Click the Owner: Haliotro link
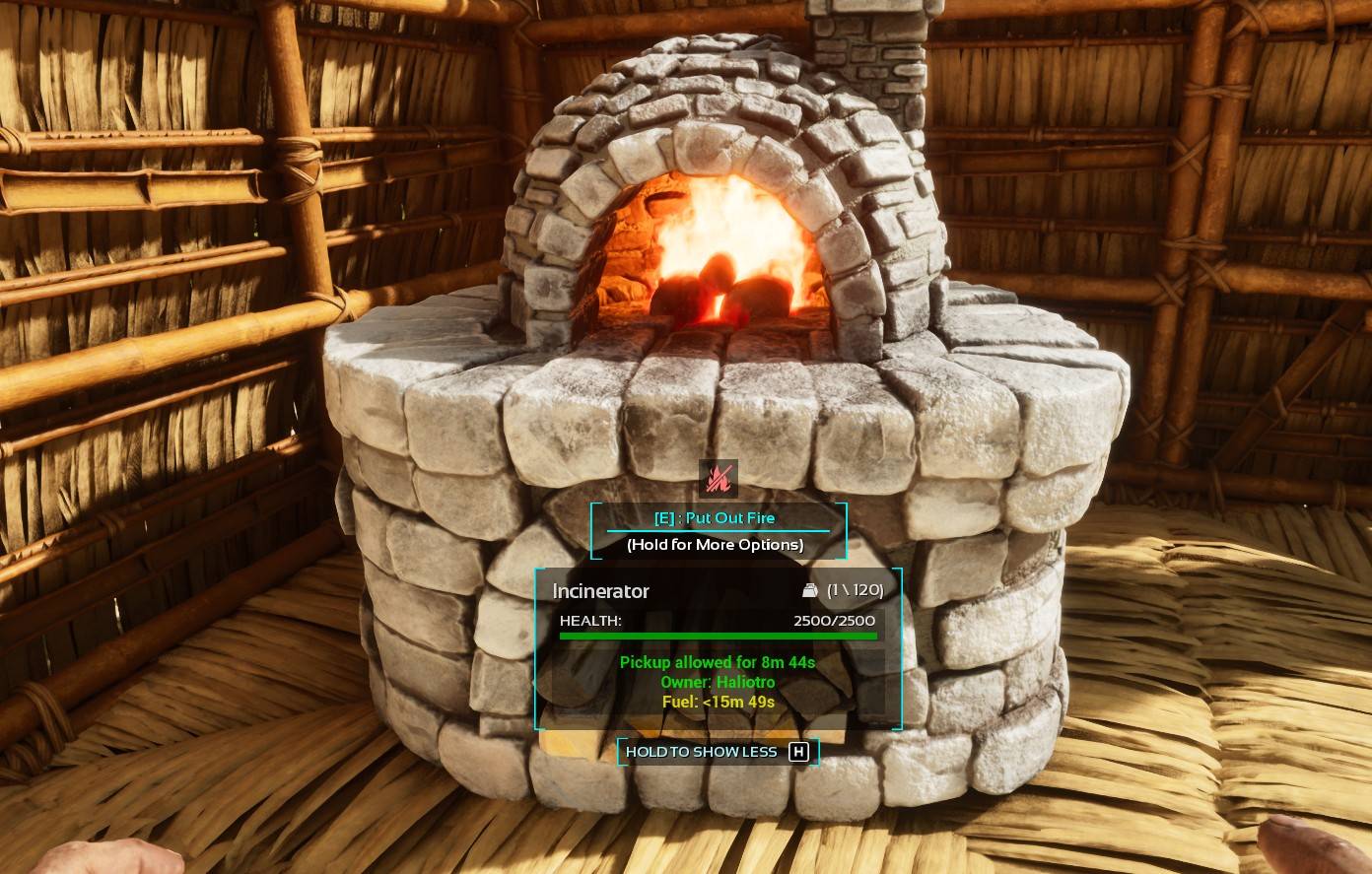The image size is (1372, 874). point(717,682)
